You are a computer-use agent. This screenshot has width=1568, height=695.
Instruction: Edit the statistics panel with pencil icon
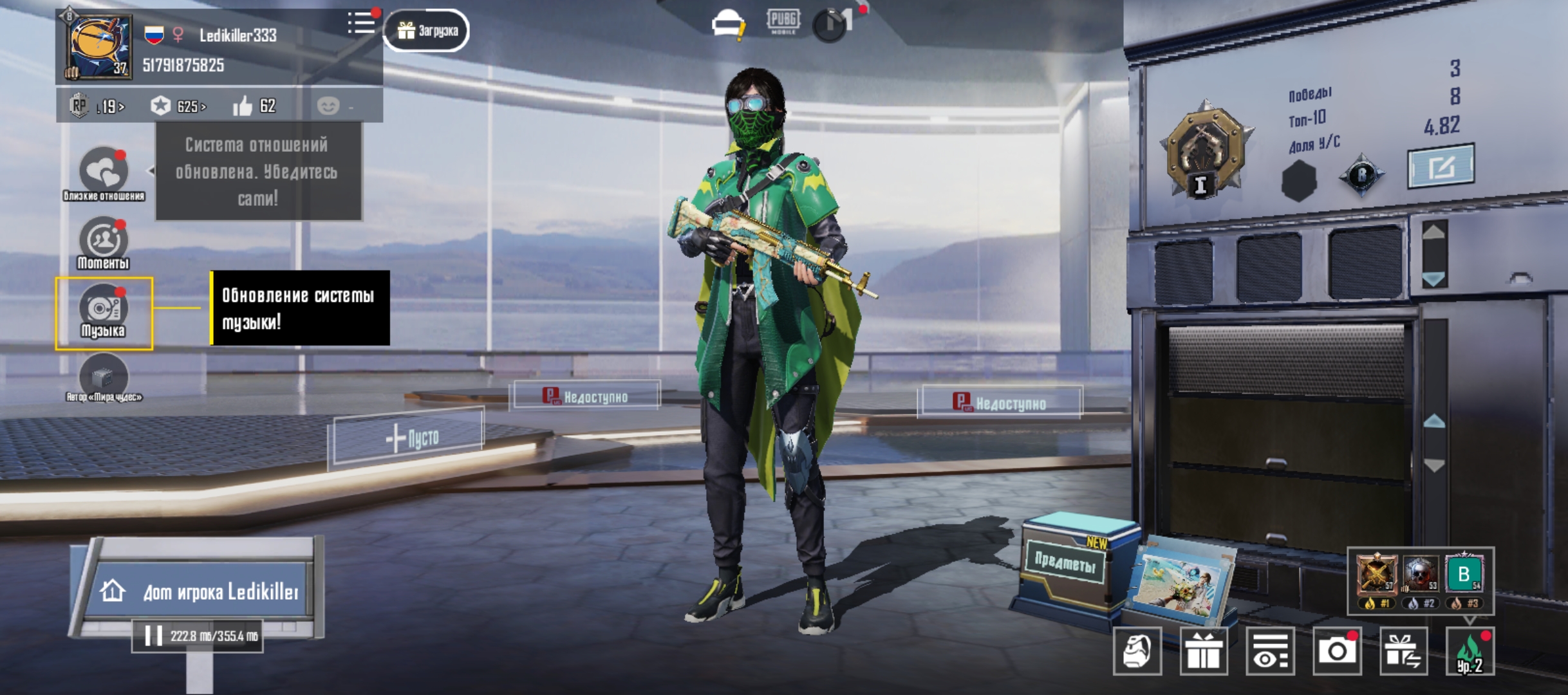pos(1441,167)
